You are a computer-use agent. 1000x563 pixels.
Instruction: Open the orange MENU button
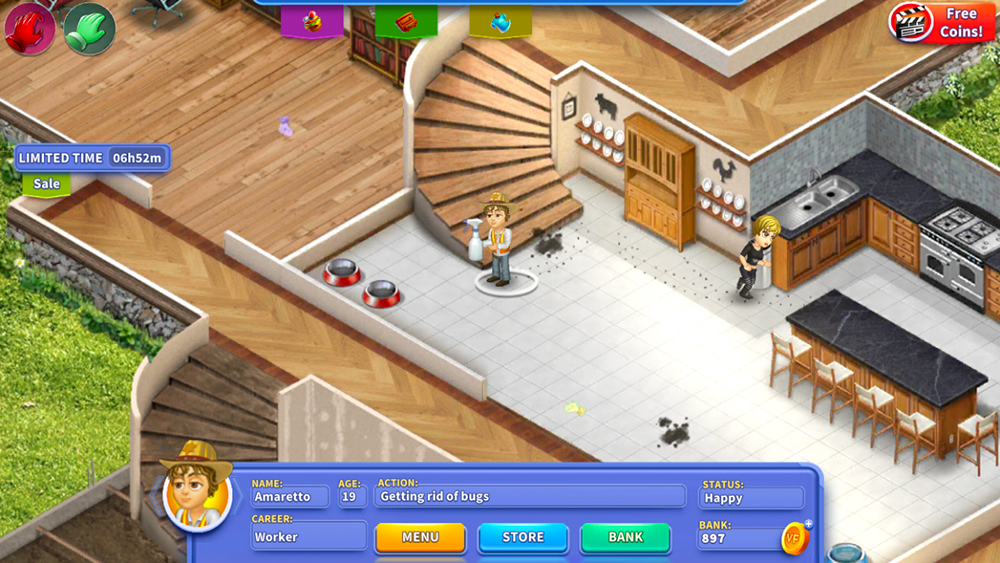pyautogui.click(x=420, y=538)
